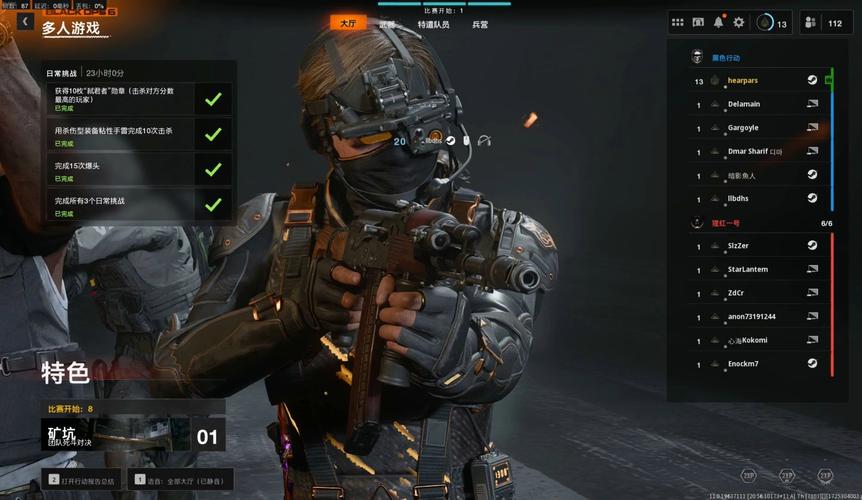Viewport: 862px width, 500px height.
Task: Go back with the arrow button
Action: tap(24, 22)
